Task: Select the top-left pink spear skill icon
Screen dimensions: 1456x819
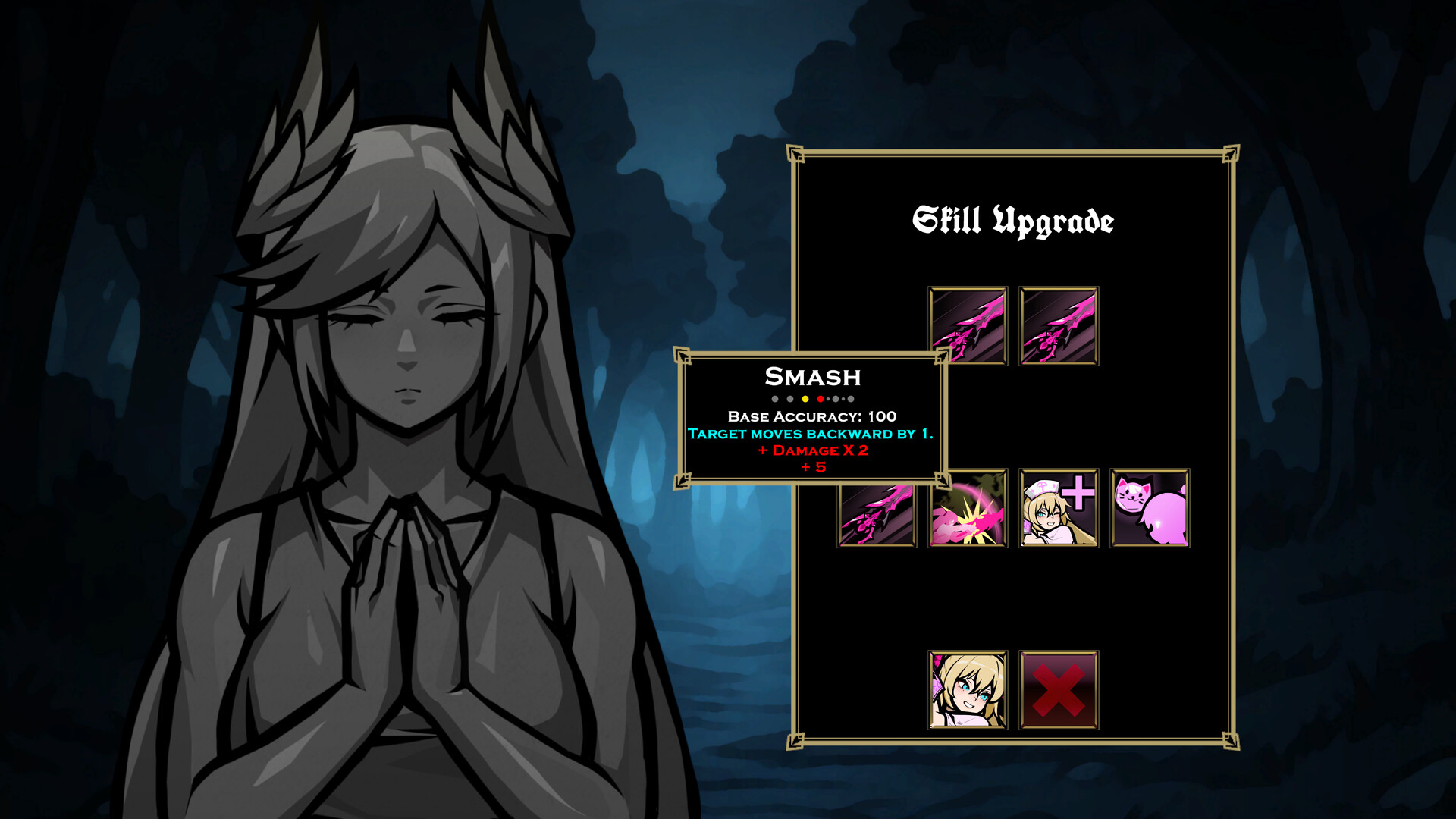Action: [967, 326]
